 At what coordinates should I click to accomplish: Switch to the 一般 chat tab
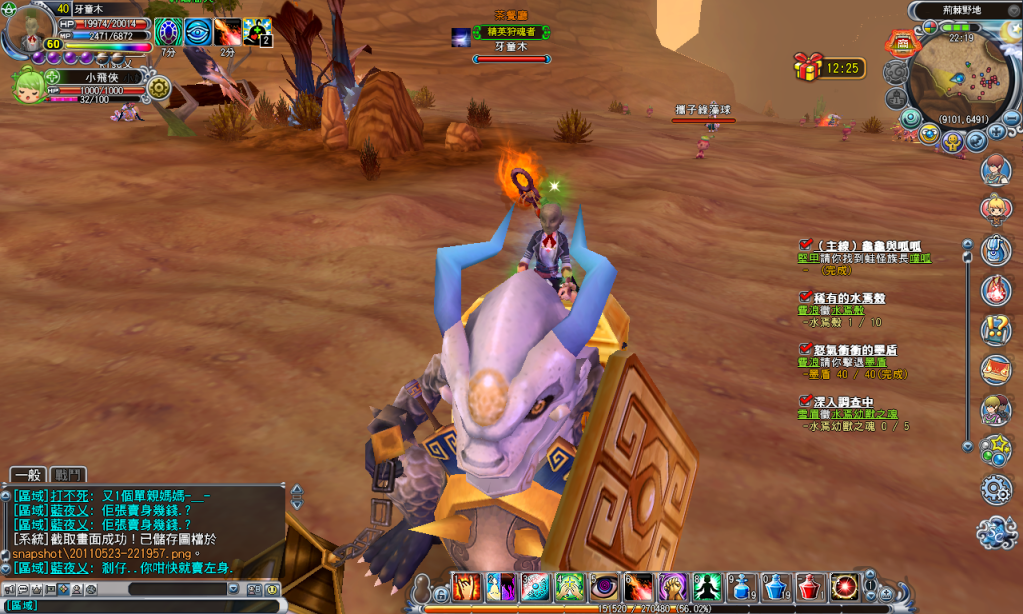tap(27, 475)
